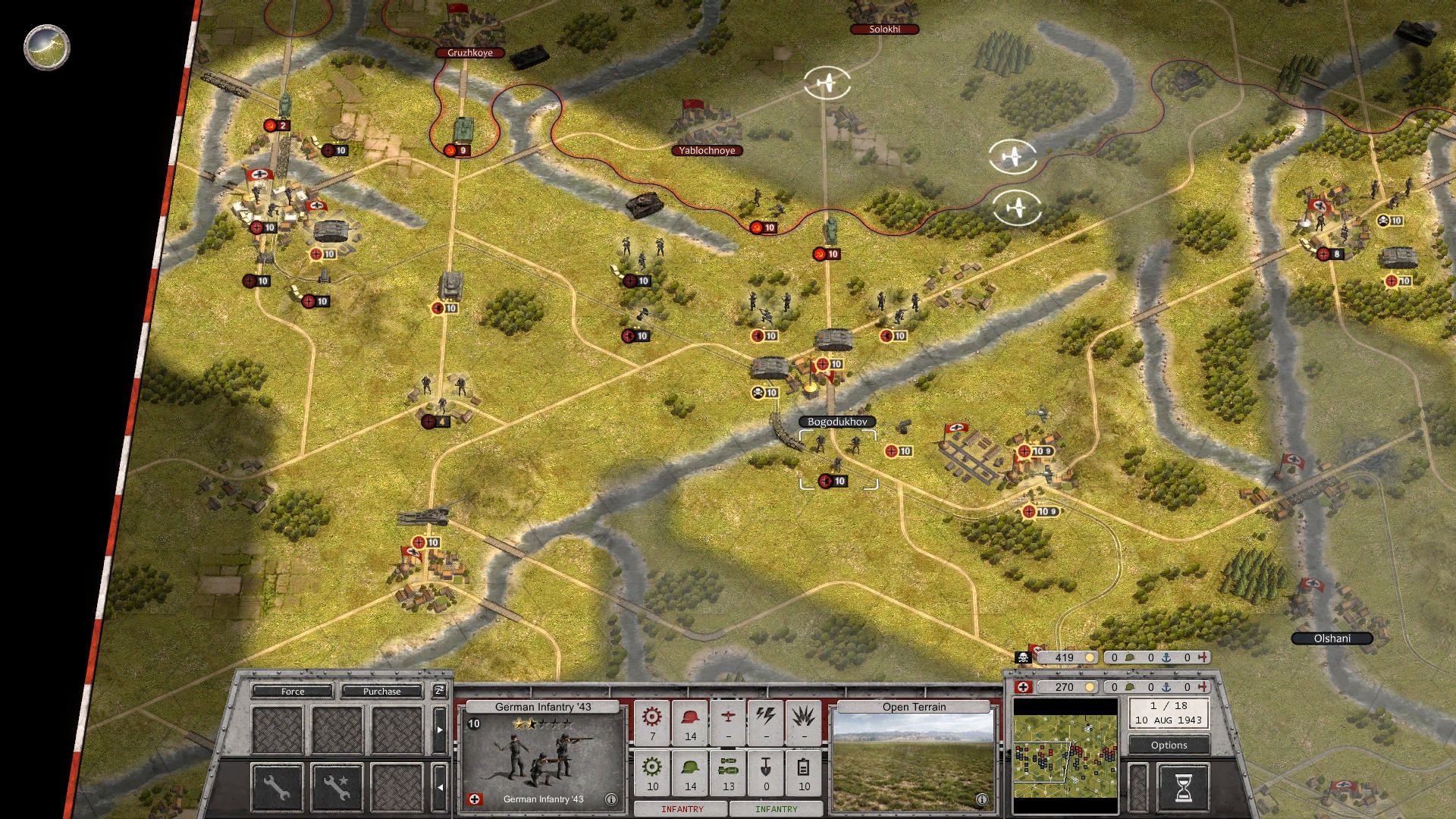Open the Purchase screen
Viewport: 1456px width, 819px height.
pyautogui.click(x=383, y=692)
